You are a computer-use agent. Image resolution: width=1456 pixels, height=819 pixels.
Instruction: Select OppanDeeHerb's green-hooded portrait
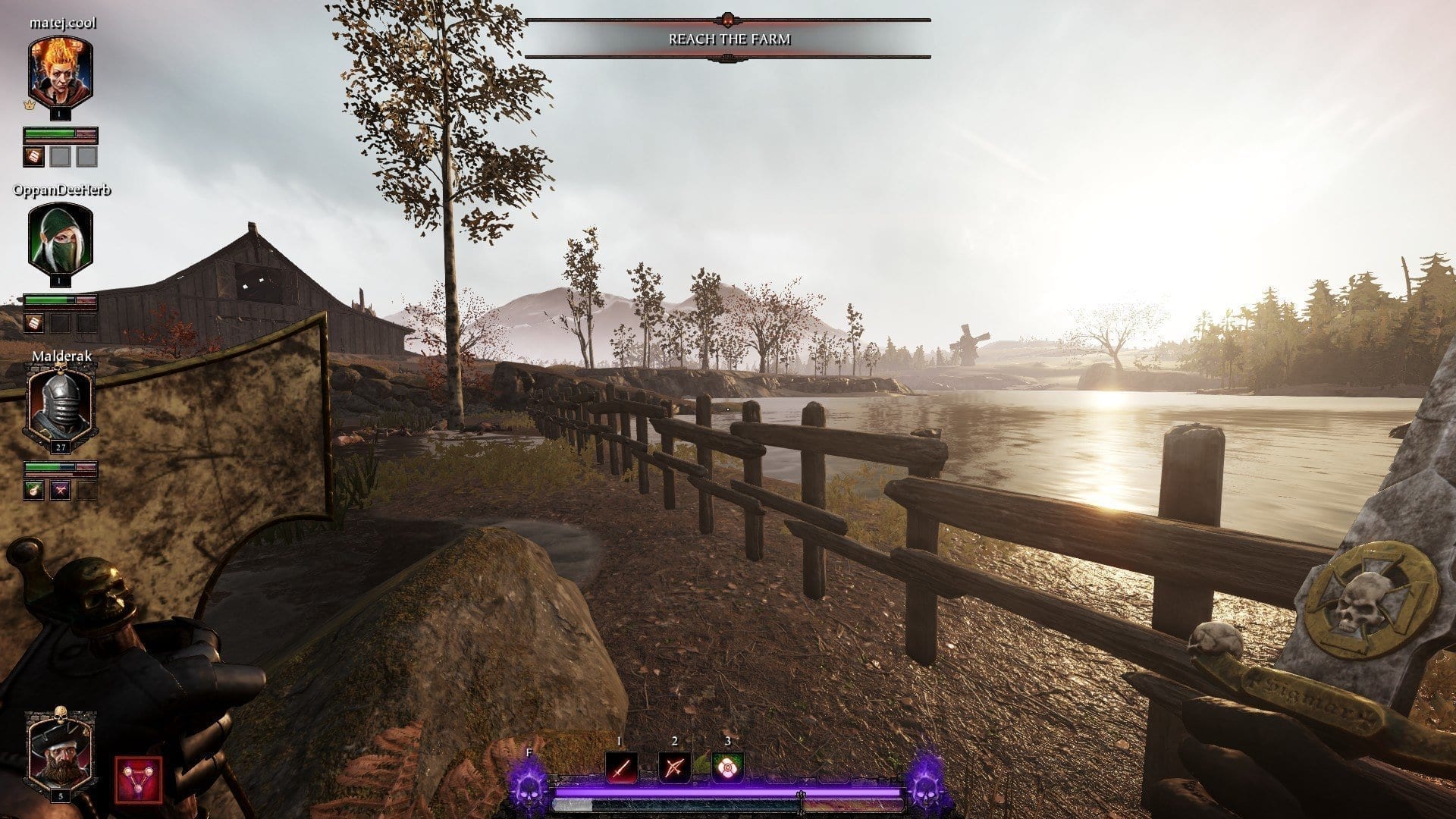coord(61,240)
